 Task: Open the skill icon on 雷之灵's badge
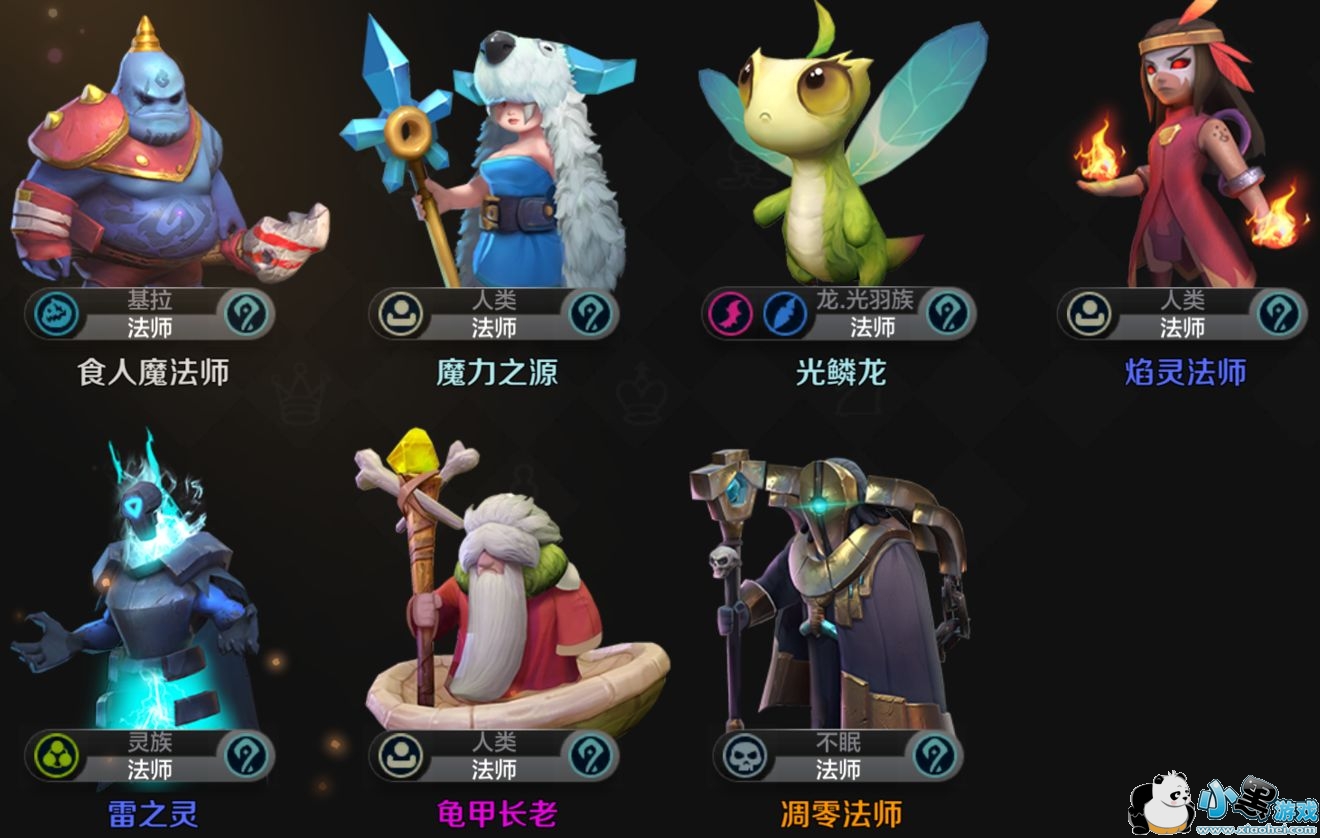coord(247,757)
